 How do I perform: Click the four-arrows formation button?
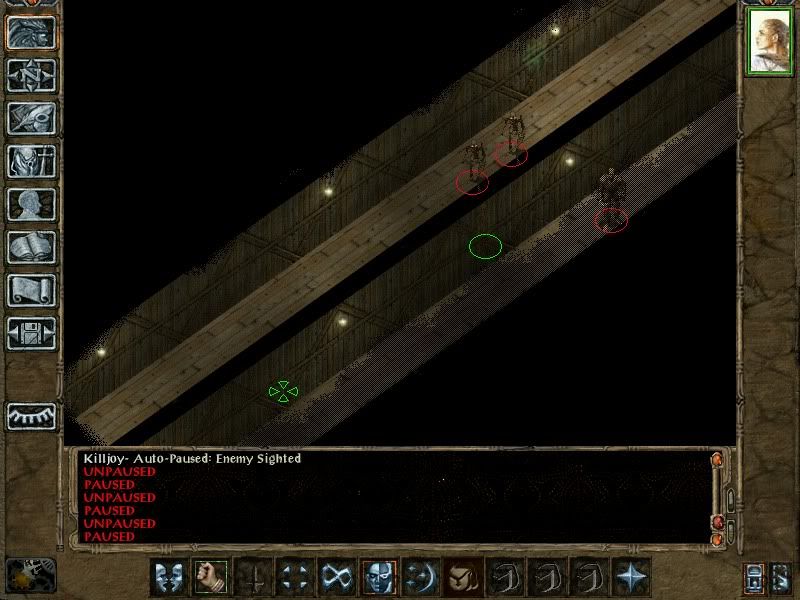point(295,576)
